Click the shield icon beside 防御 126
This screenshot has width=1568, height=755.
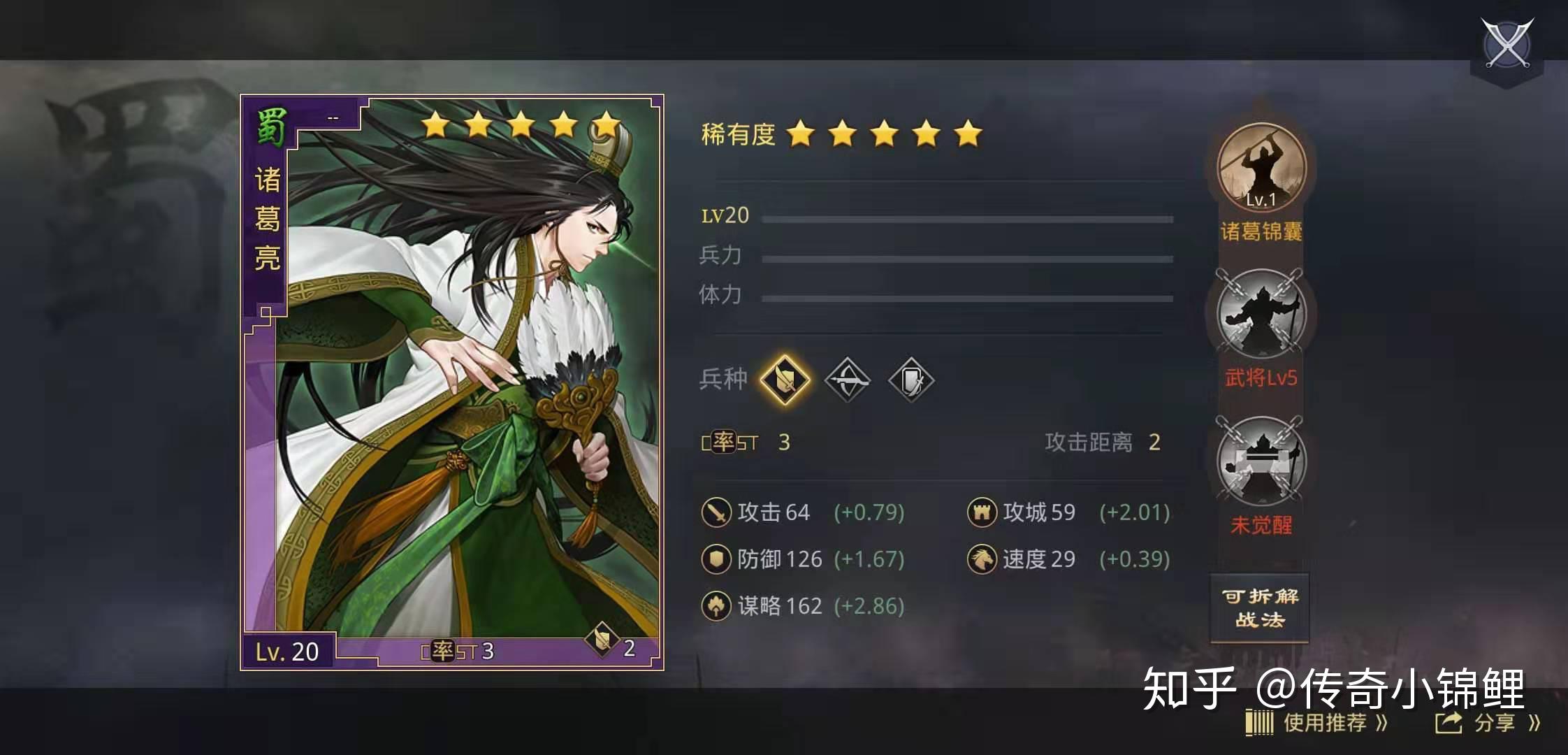(716, 559)
